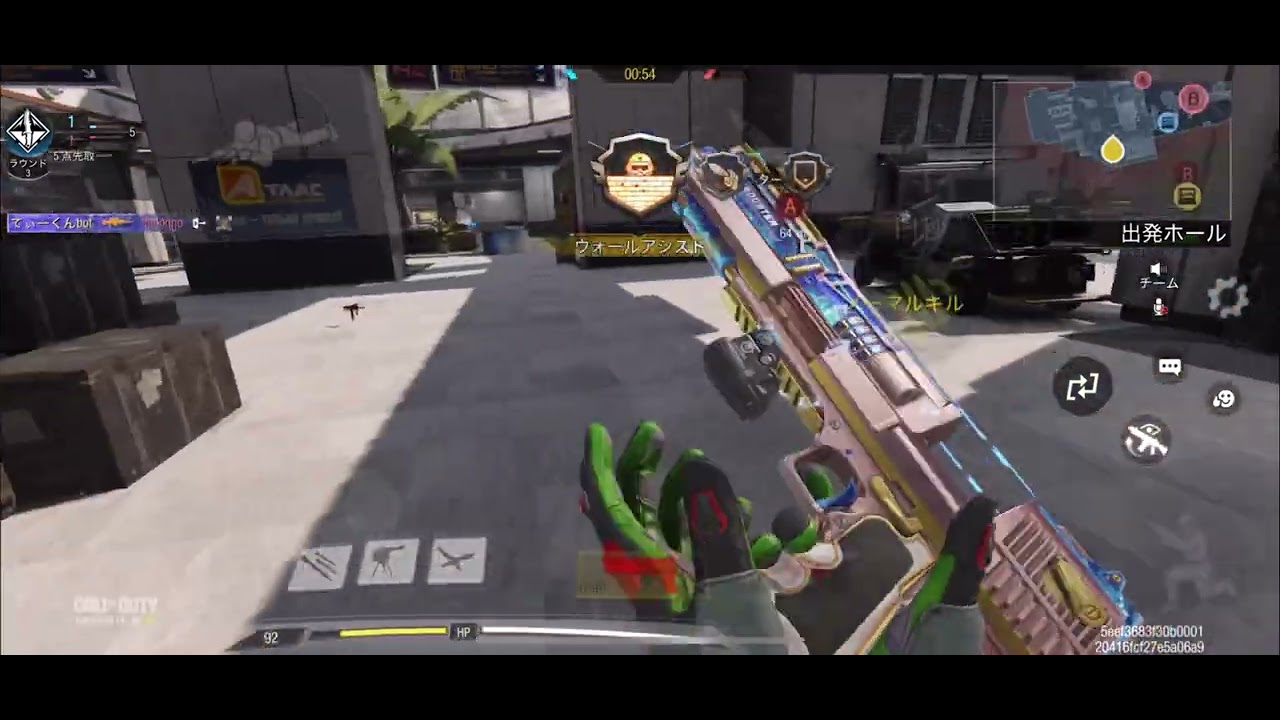Toggle the crossed-out rifle aim button
This screenshot has height=720, width=1280.
tap(1146, 439)
